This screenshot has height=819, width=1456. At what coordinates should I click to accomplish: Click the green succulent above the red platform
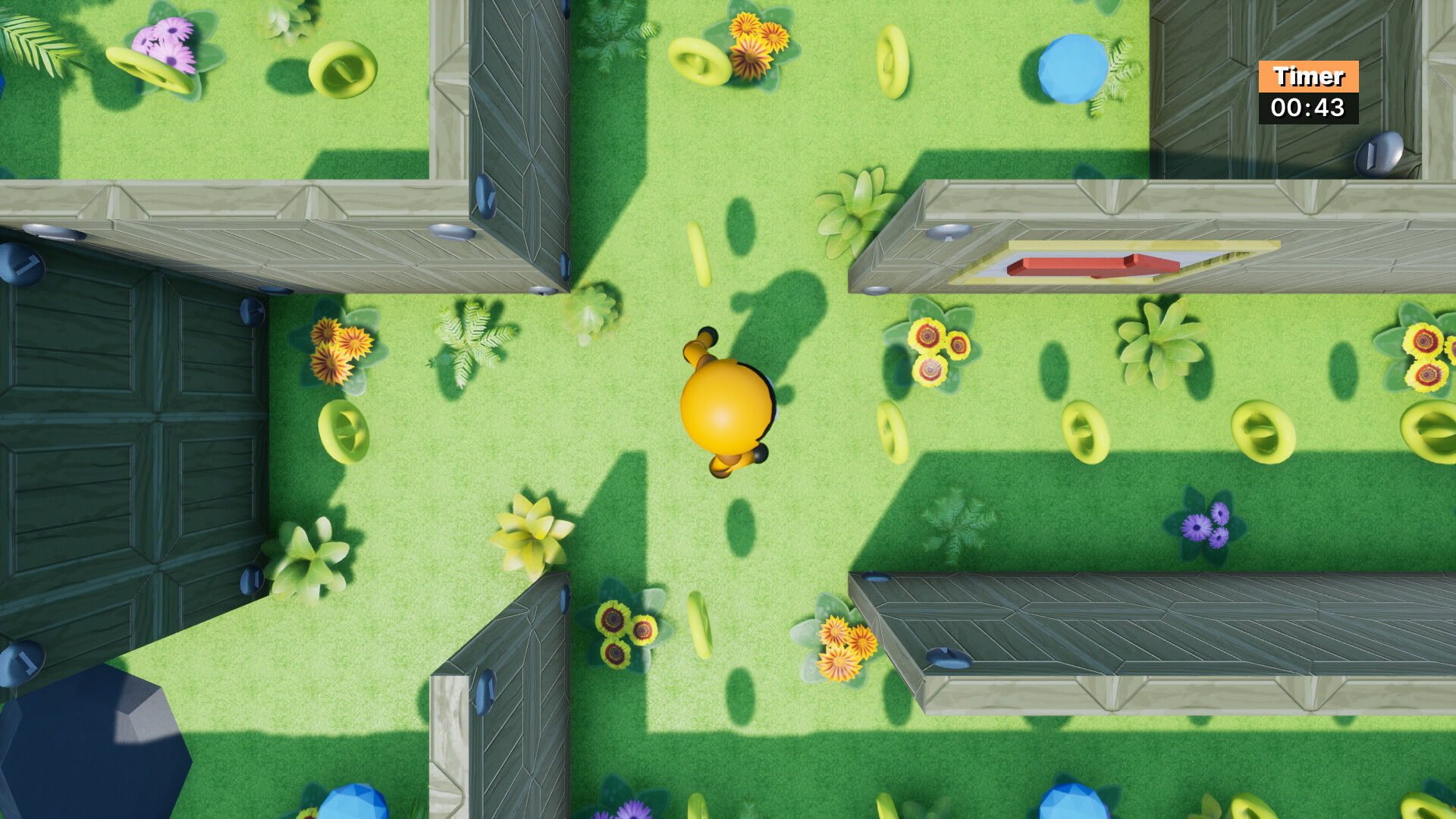tap(853, 212)
